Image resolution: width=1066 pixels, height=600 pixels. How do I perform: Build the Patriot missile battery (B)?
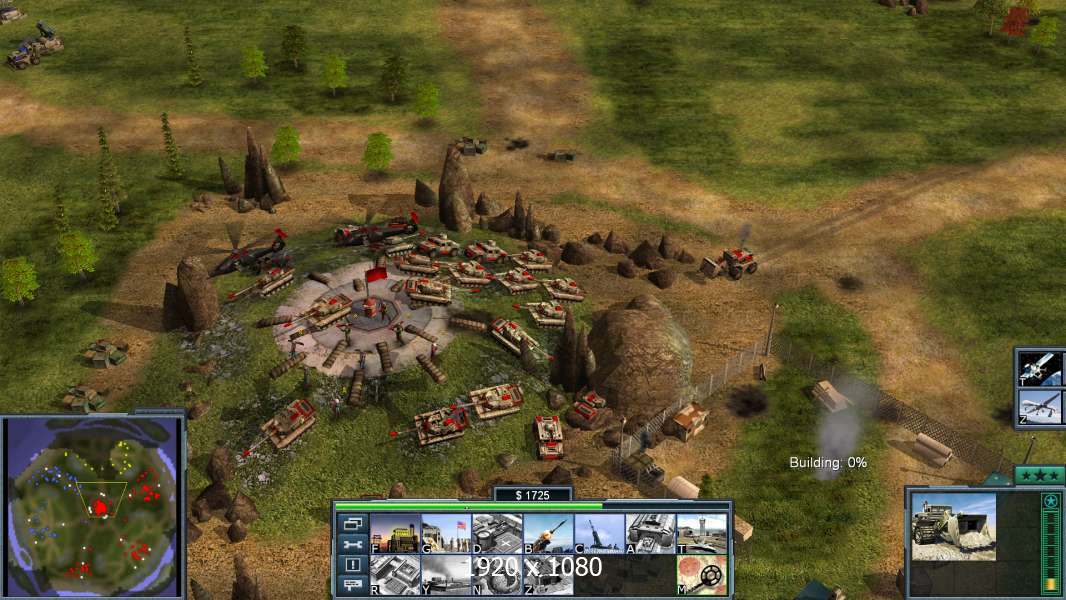point(548,534)
